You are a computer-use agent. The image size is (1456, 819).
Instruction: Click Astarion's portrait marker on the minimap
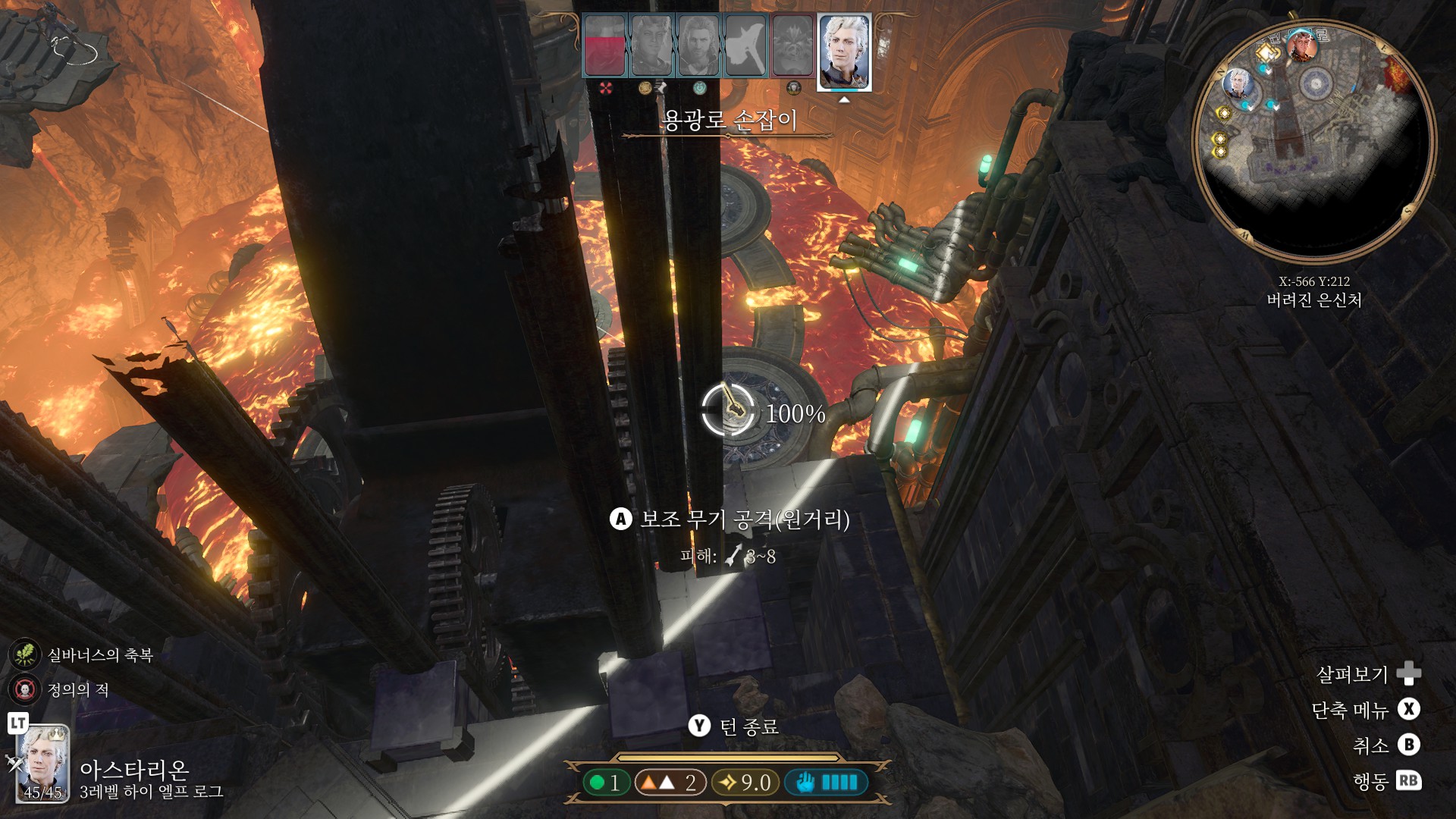(1238, 83)
